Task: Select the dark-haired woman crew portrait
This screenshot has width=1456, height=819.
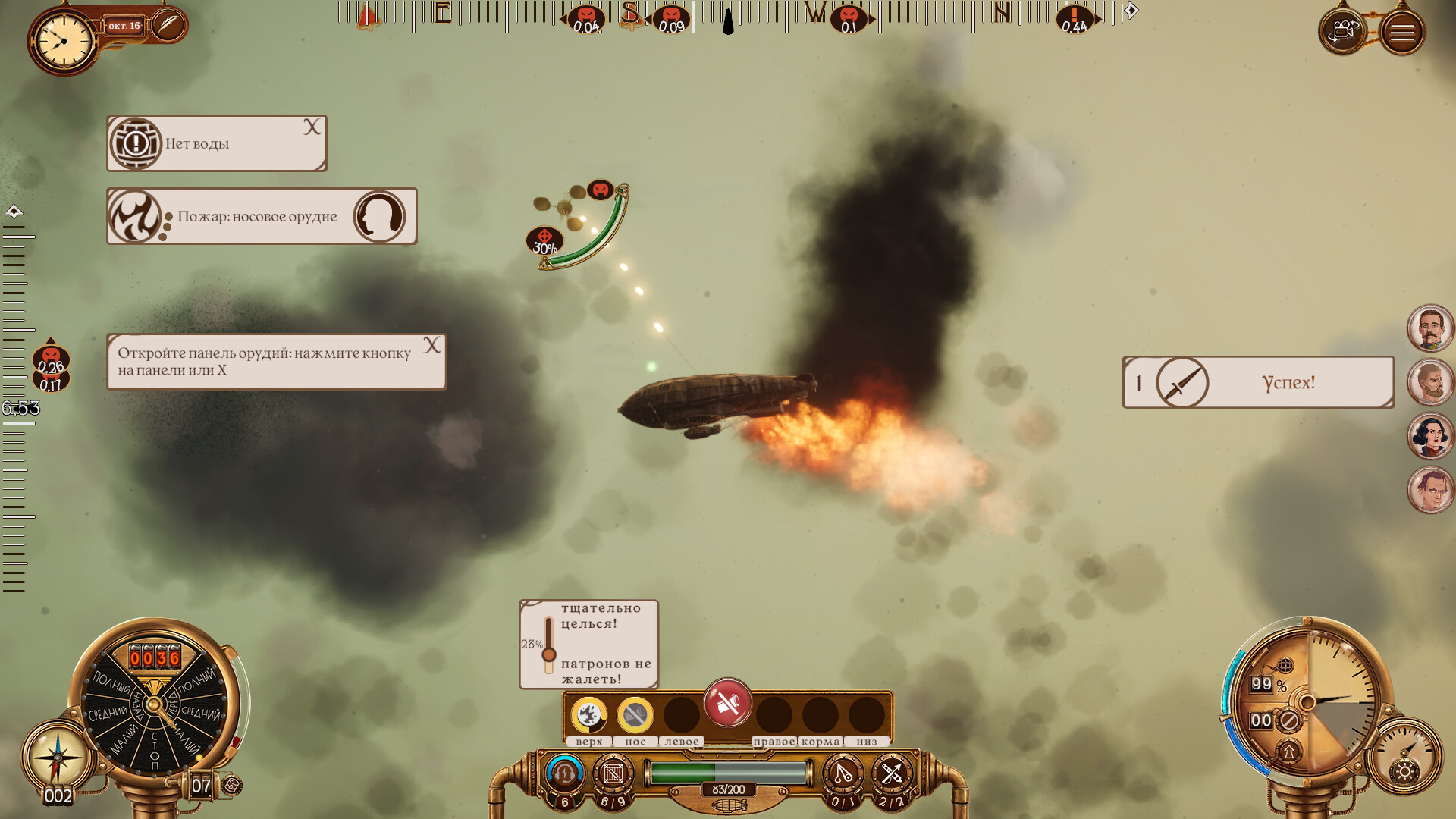Action: pos(1430,436)
